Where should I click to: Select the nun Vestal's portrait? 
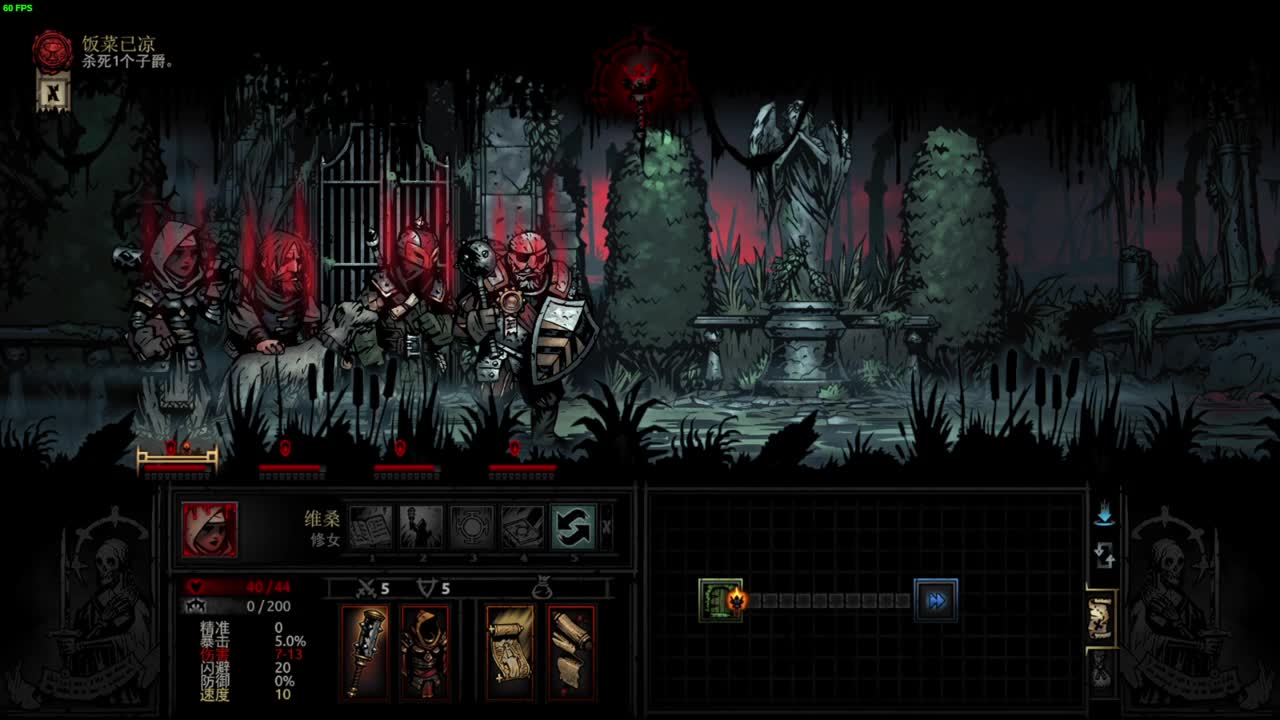(210, 529)
